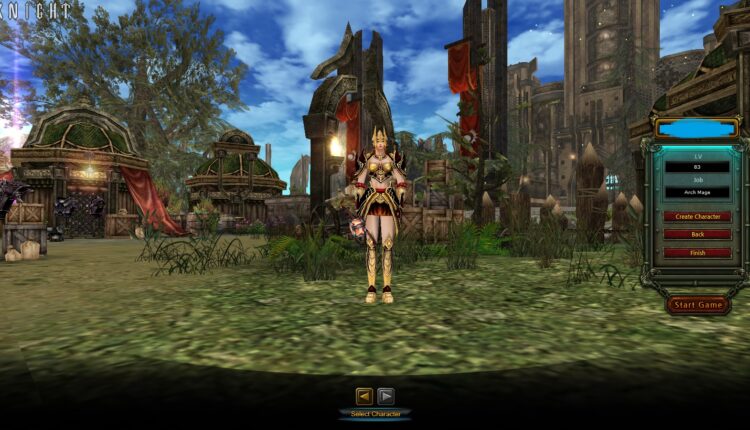Show next character with right arrow
Image resolution: width=750 pixels, height=430 pixels.
385,395
